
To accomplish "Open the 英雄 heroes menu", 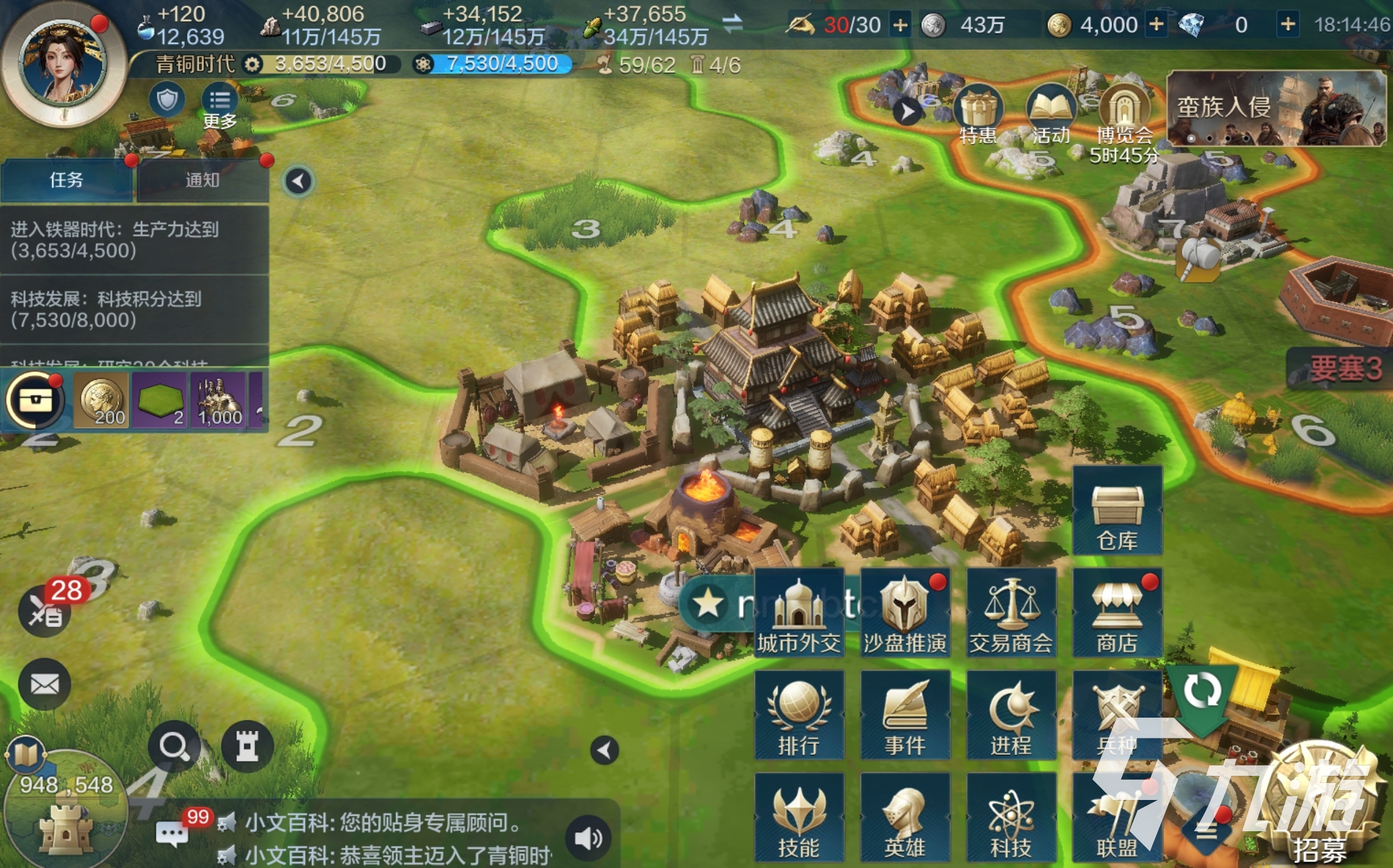I will [x=905, y=818].
